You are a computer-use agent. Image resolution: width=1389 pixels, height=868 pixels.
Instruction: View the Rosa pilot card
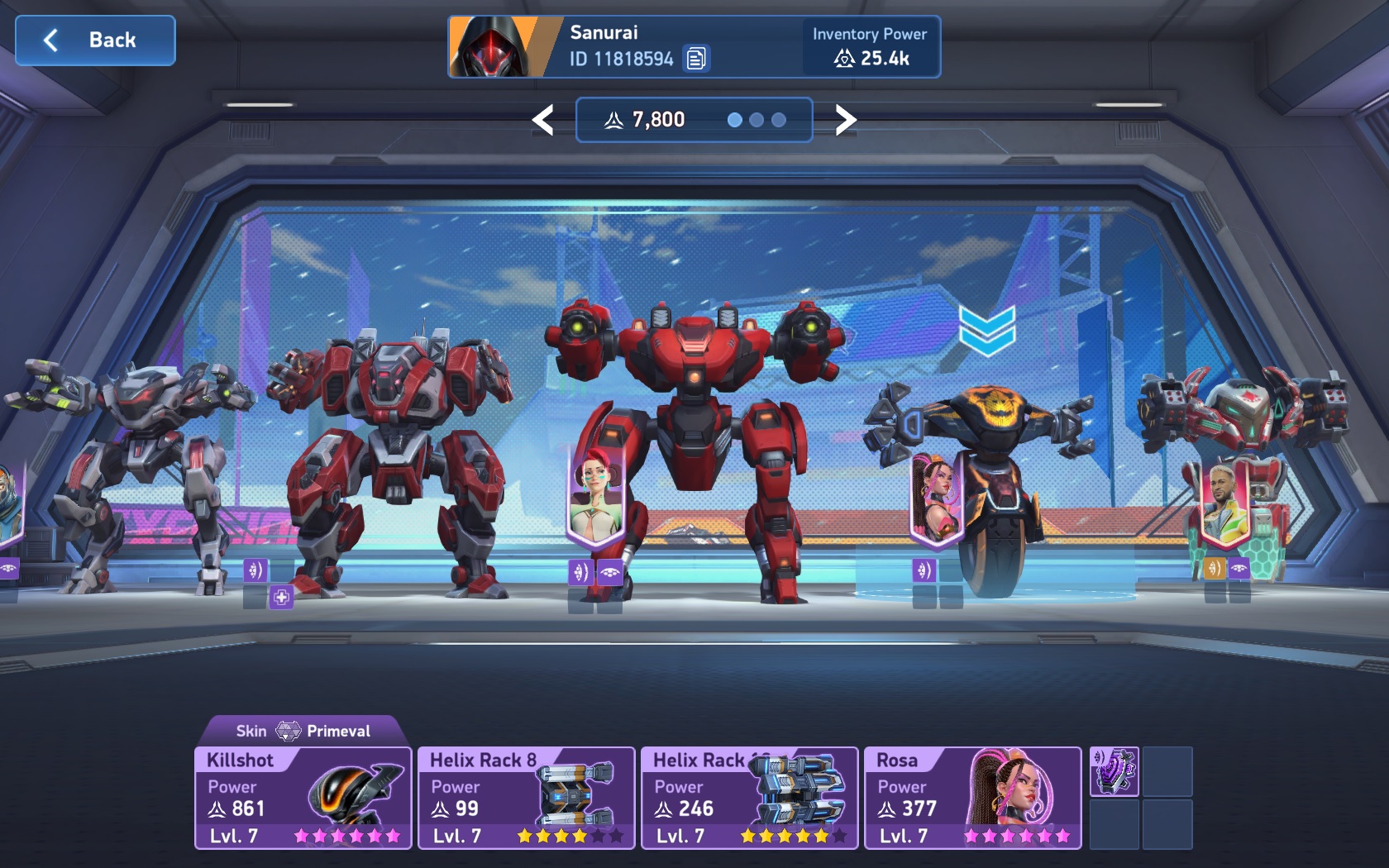click(x=972, y=798)
